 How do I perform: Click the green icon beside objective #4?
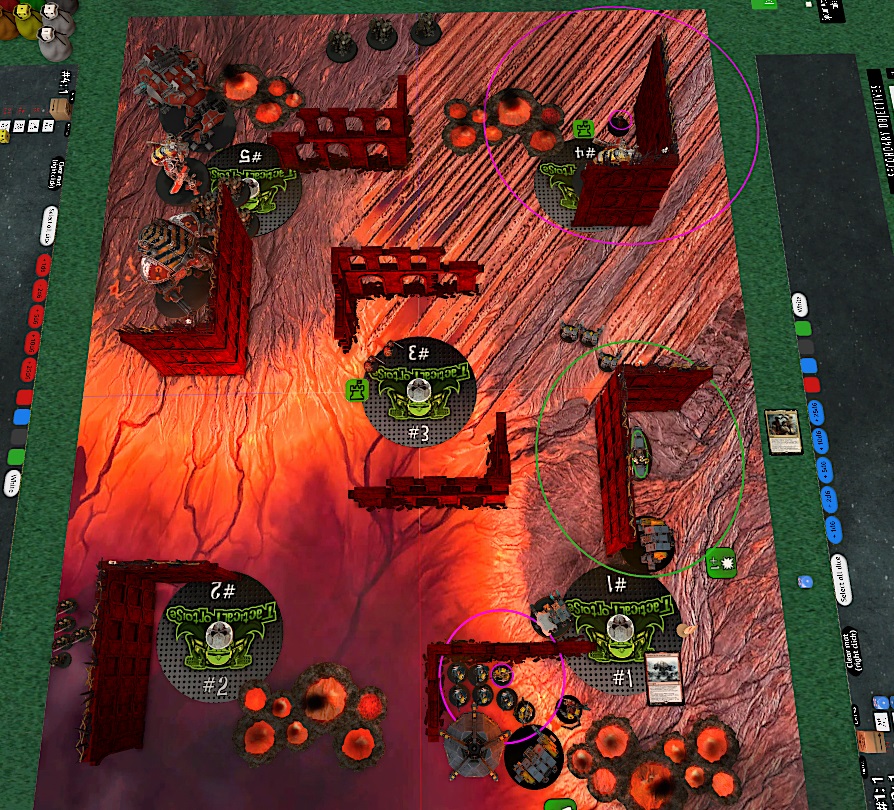point(583,128)
